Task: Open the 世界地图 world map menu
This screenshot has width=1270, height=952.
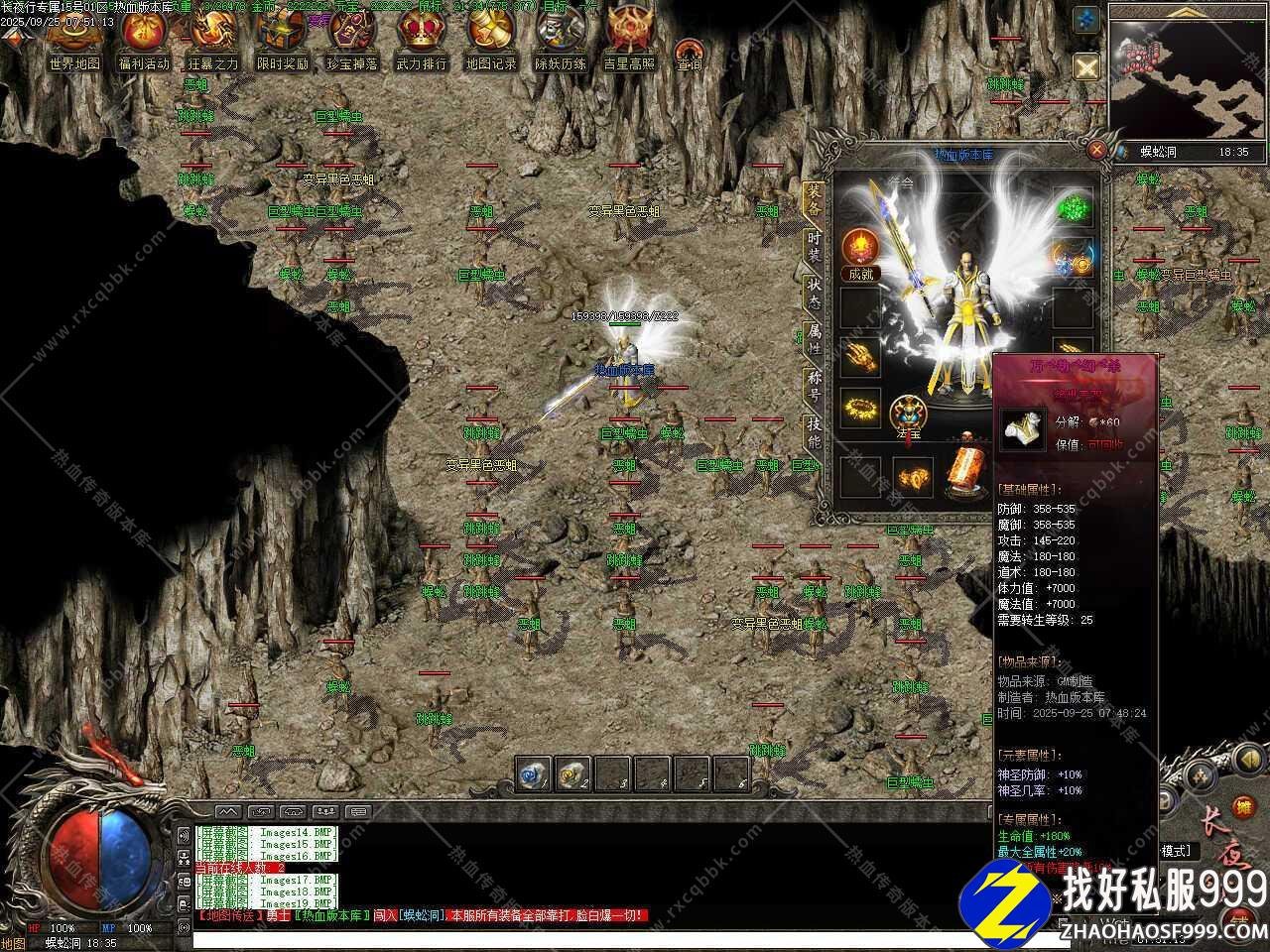Action: click(x=73, y=38)
